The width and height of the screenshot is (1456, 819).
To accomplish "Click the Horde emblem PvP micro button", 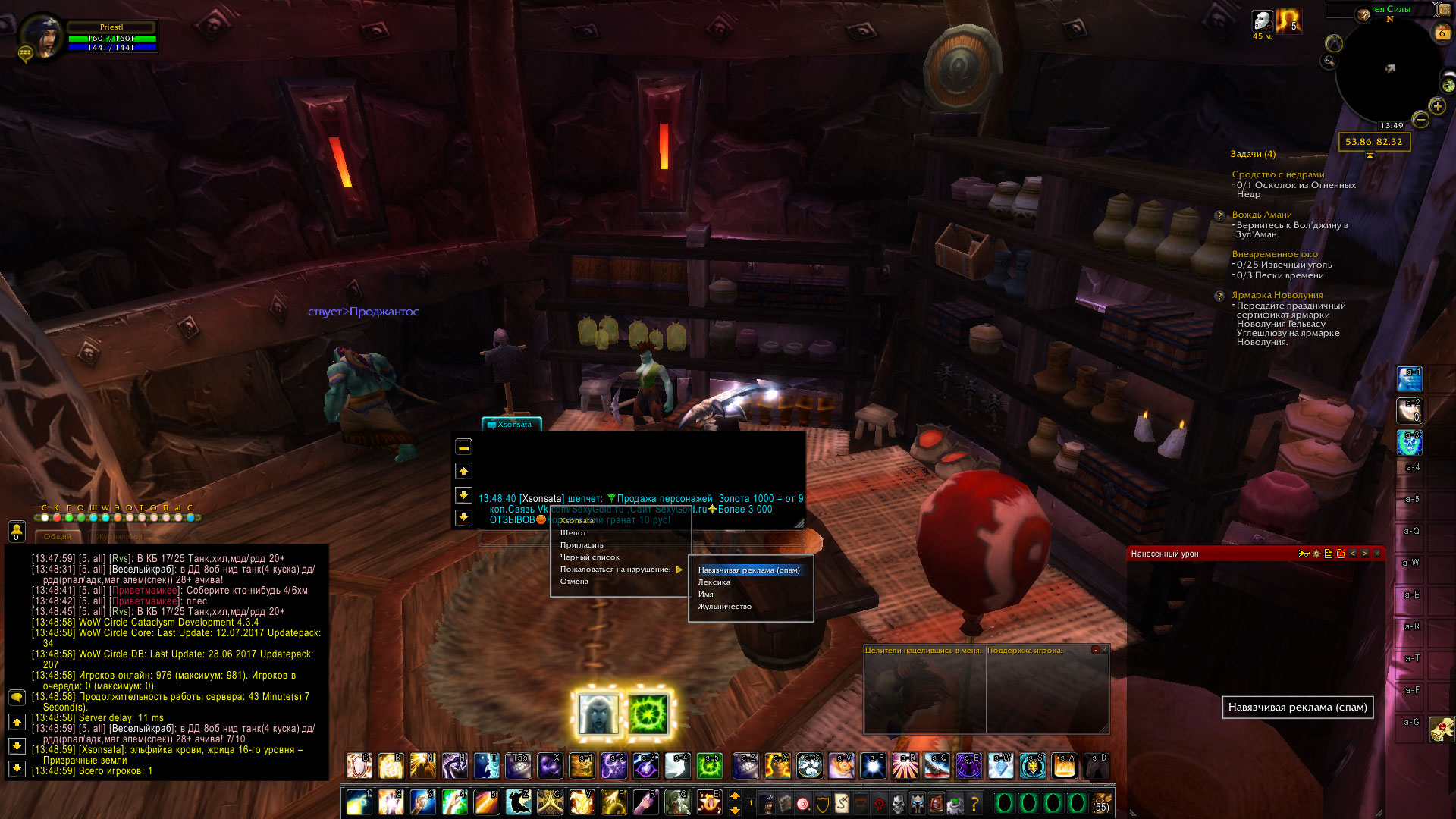I will tap(879, 802).
